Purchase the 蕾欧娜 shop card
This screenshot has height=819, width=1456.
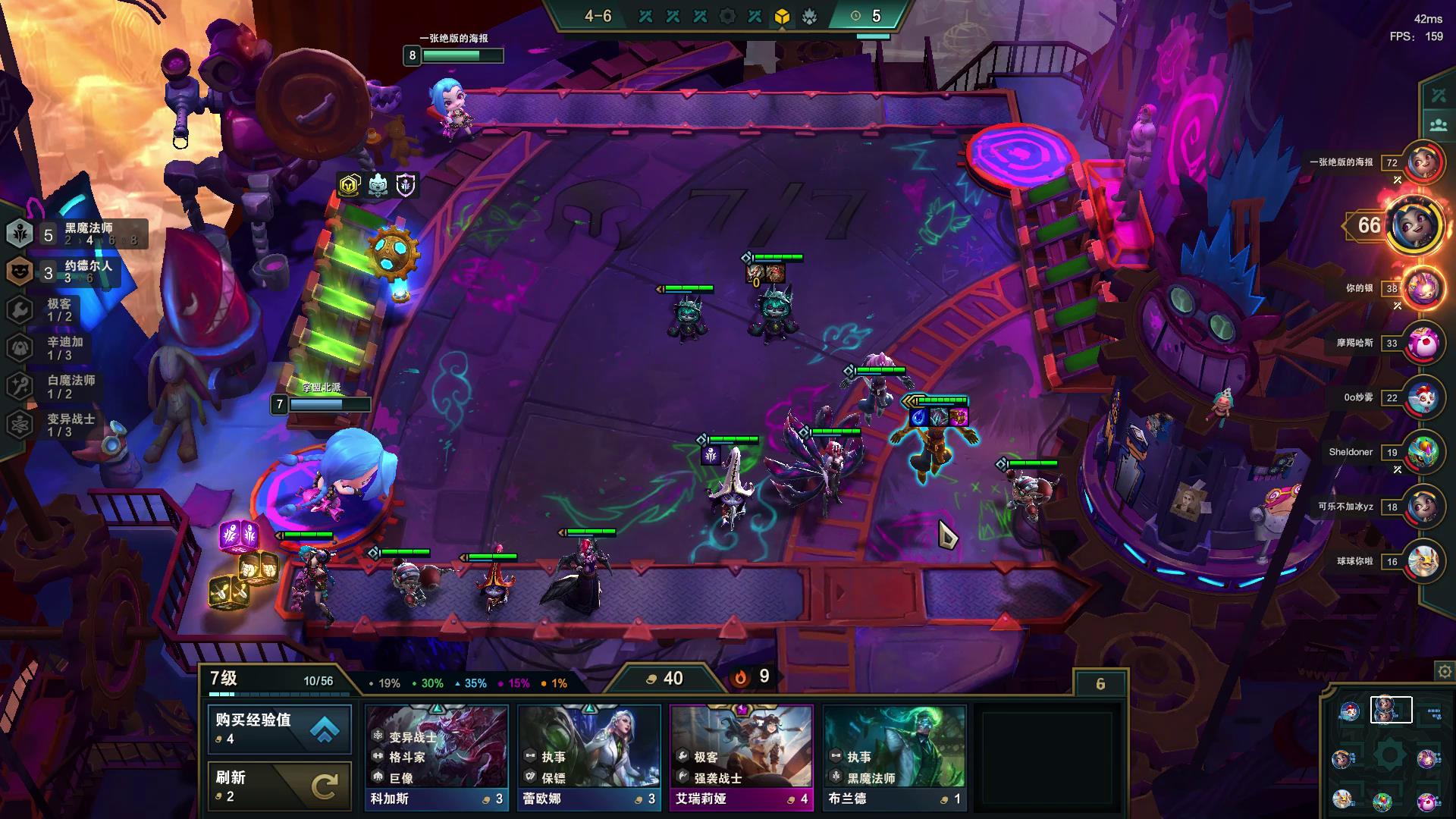(588, 757)
